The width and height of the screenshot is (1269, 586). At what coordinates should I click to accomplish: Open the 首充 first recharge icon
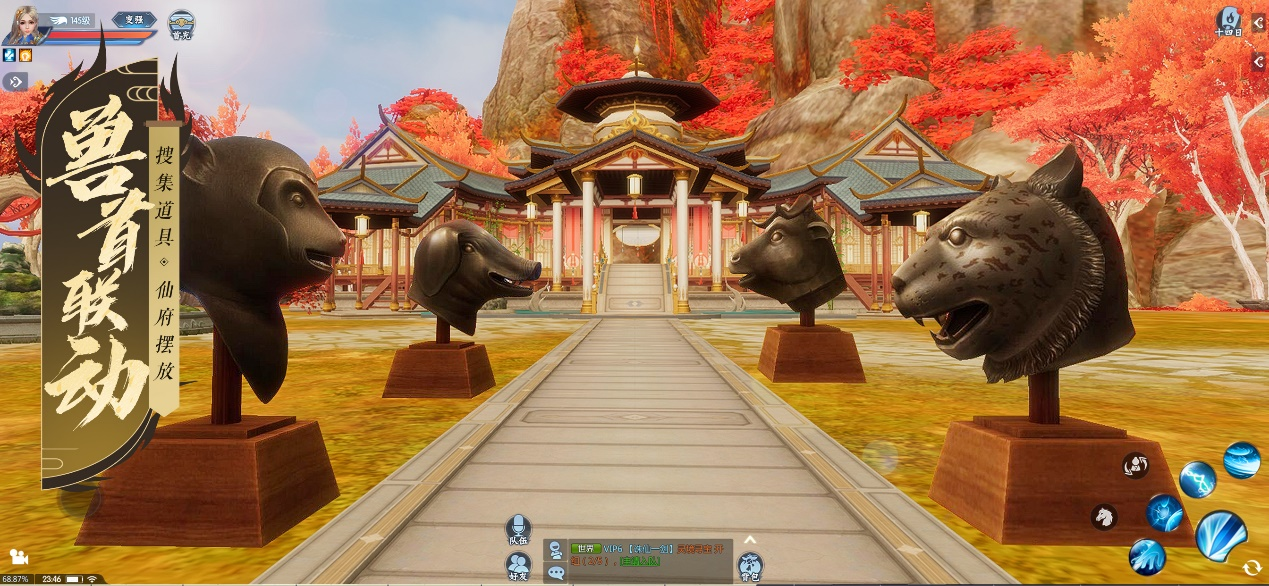click(x=181, y=24)
